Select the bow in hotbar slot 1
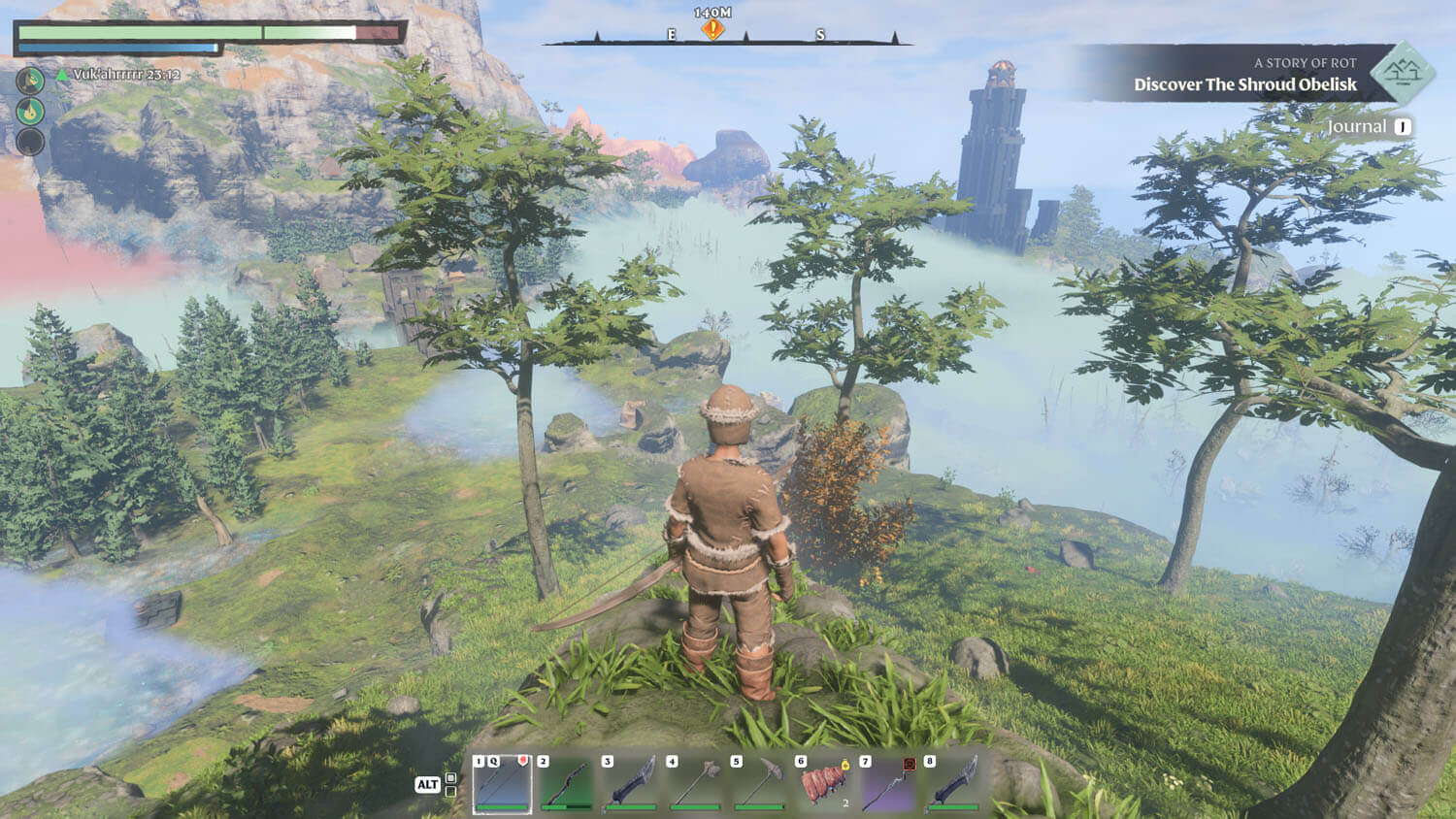This screenshot has height=819, width=1456. click(x=502, y=783)
